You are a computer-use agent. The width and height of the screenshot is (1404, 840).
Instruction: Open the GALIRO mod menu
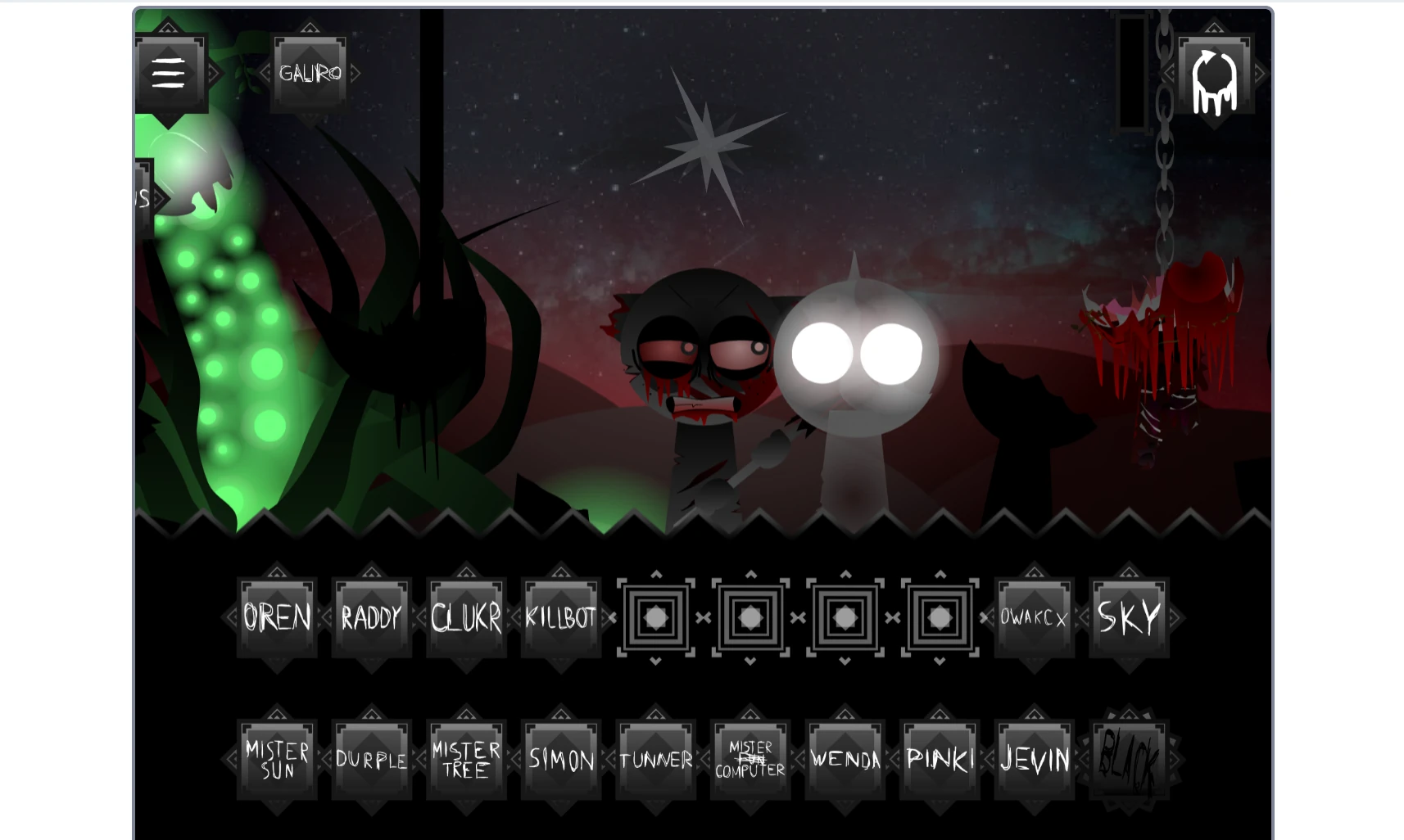point(310,72)
